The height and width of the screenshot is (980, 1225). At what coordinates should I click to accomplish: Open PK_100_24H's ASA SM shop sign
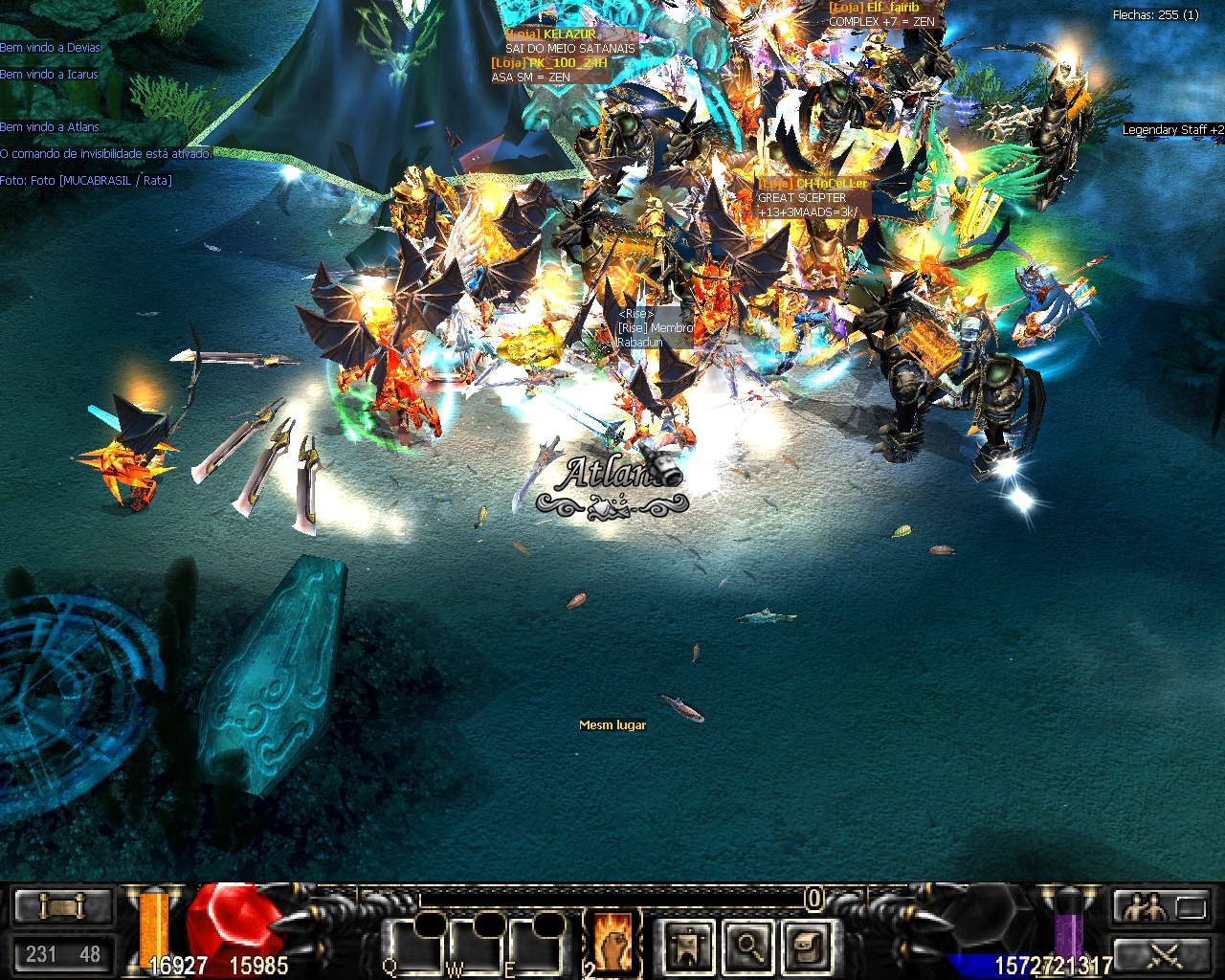click(x=549, y=70)
